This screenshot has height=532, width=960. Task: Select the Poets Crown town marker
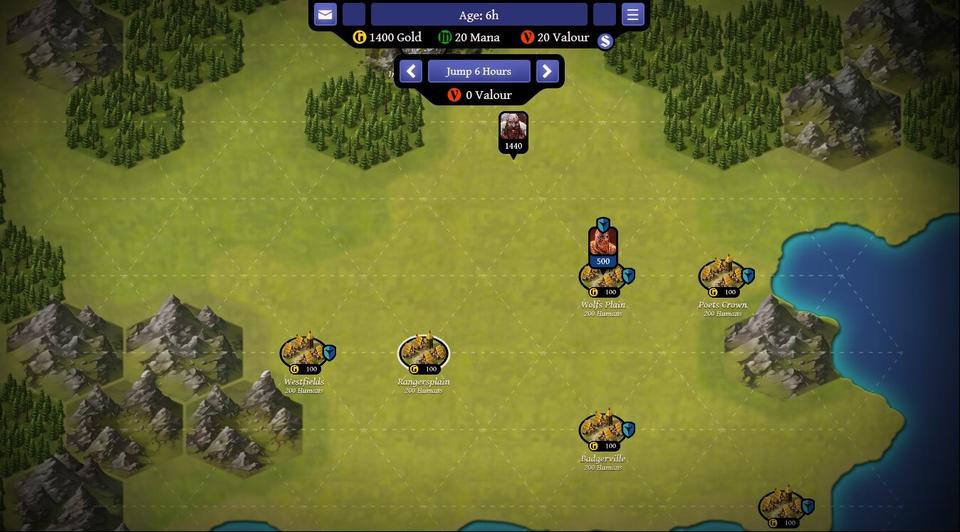(721, 275)
